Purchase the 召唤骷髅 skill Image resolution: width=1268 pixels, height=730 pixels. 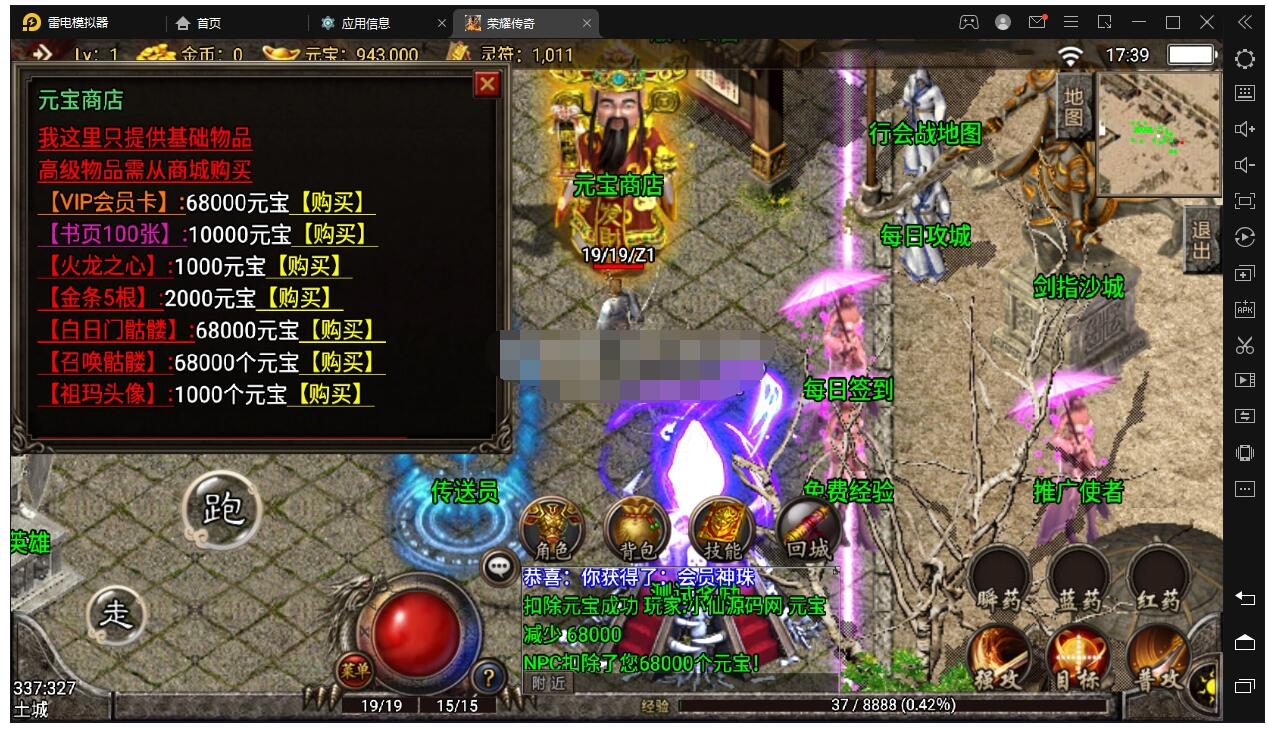pyautogui.click(x=341, y=362)
